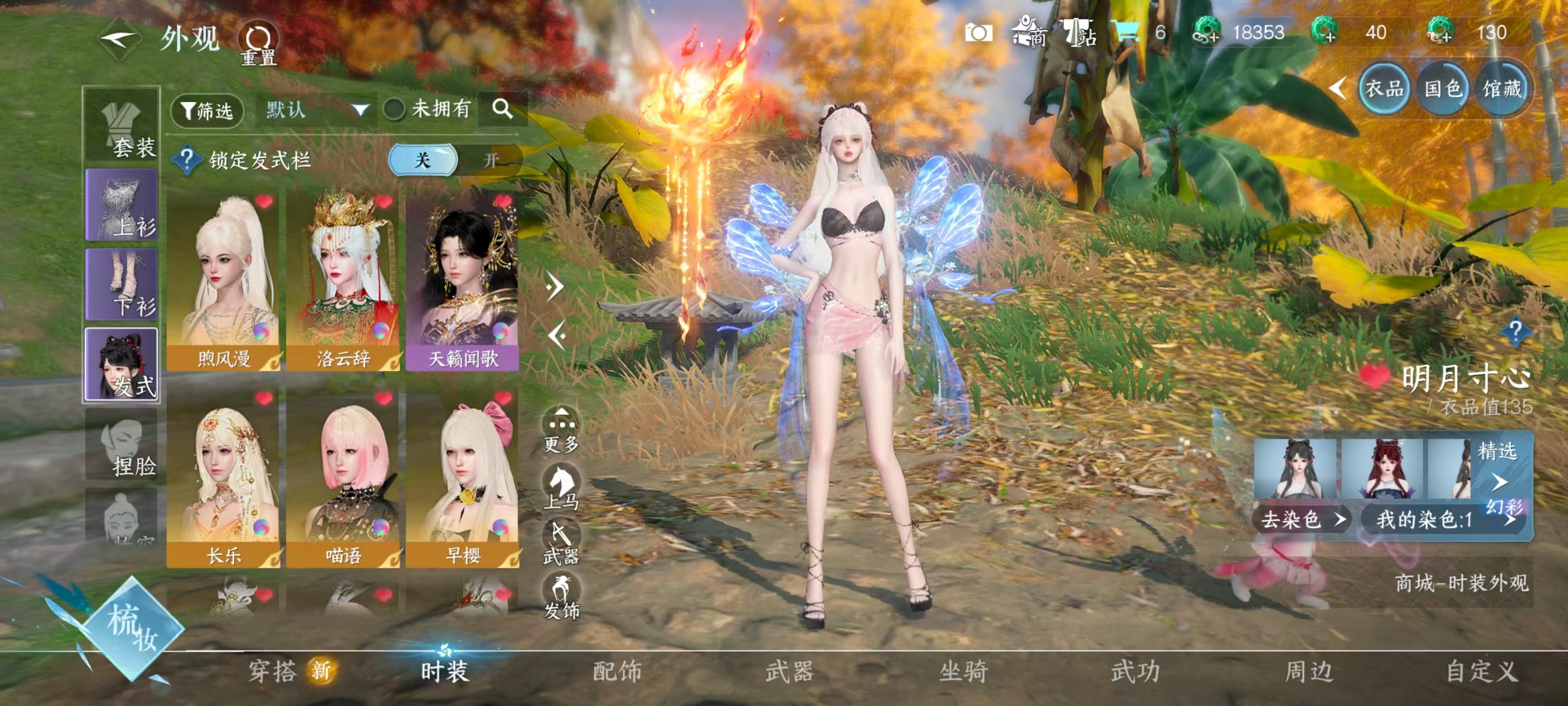Select the pink 喵语 bob hairstyle
Viewport: 1568px width, 706px height.
click(x=343, y=478)
